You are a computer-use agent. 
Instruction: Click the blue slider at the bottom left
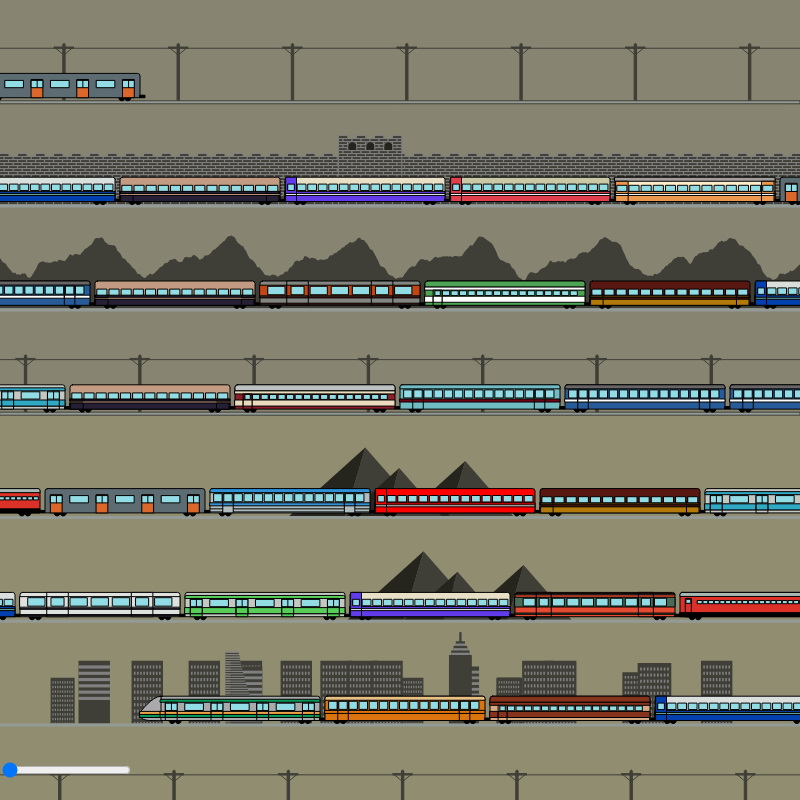11,769
